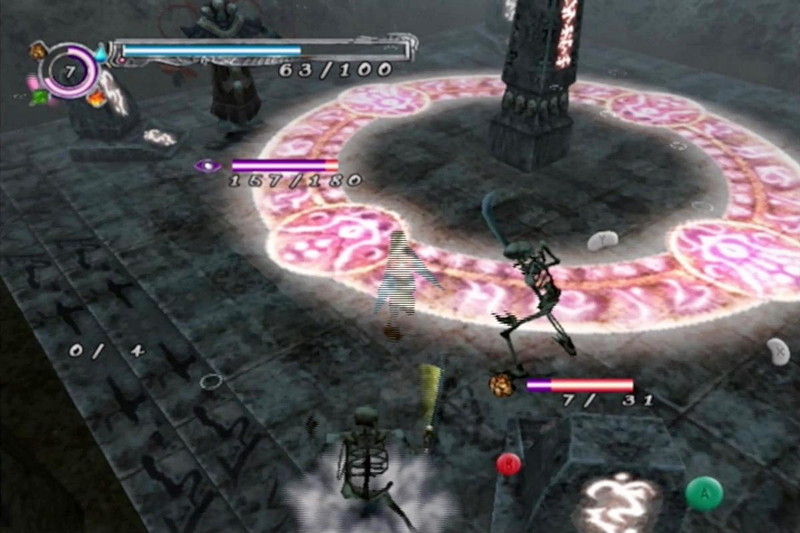Select the green leaf element icon

click(40, 97)
